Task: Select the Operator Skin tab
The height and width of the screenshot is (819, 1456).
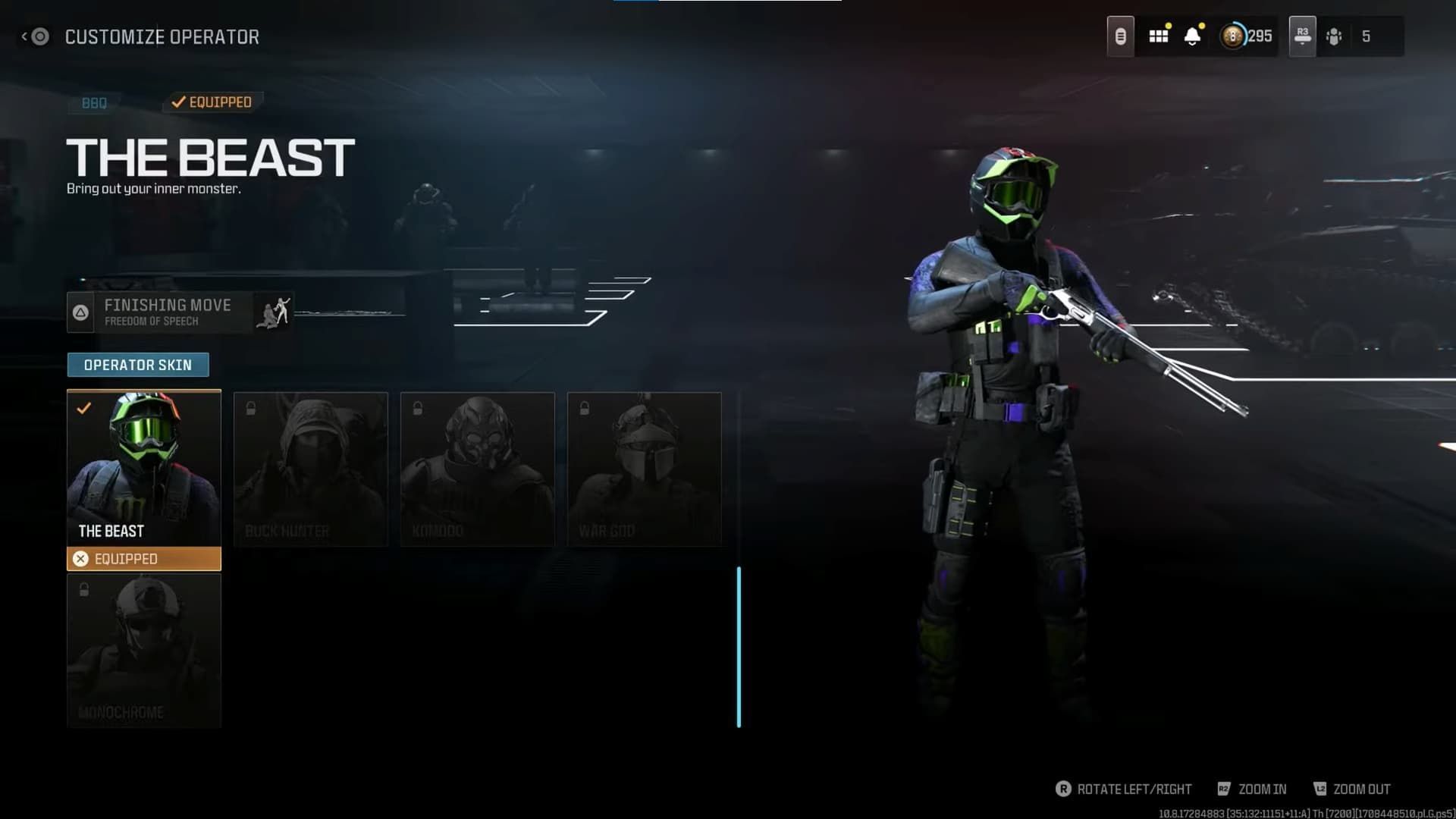Action: coord(138,365)
